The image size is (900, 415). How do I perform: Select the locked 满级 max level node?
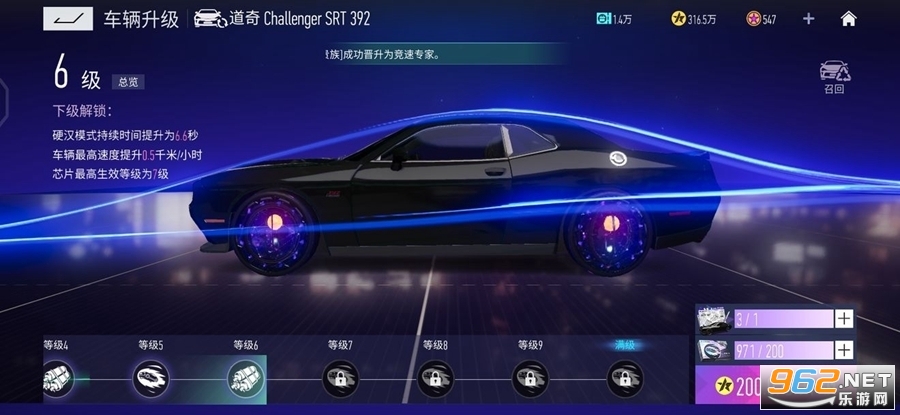click(x=625, y=377)
